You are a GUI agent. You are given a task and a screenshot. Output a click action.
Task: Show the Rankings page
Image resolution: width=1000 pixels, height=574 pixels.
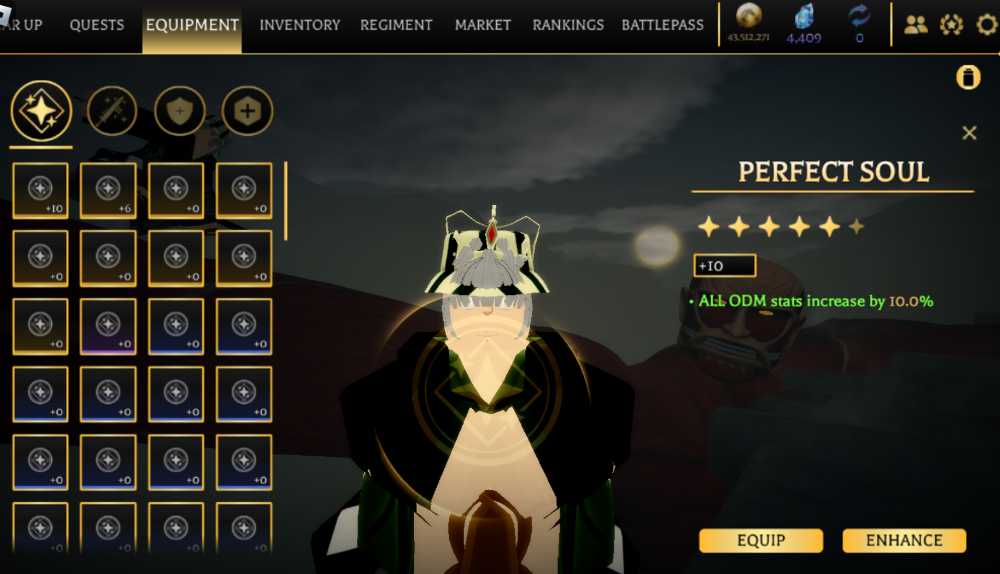pyautogui.click(x=568, y=25)
